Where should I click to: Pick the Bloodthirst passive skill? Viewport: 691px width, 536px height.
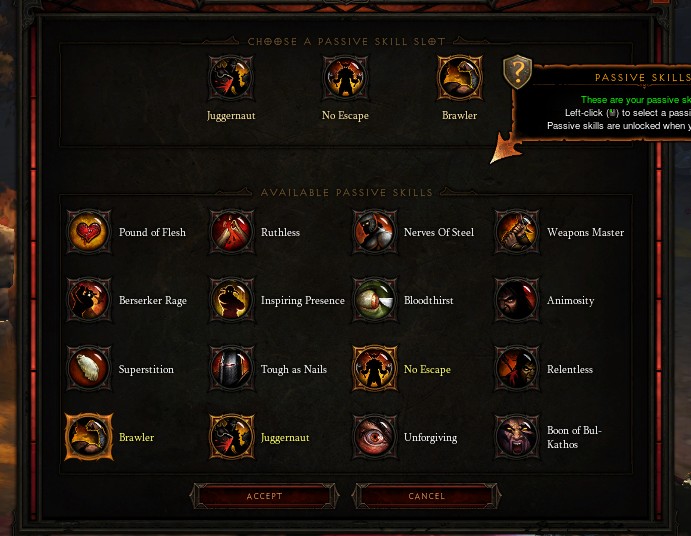tap(375, 300)
